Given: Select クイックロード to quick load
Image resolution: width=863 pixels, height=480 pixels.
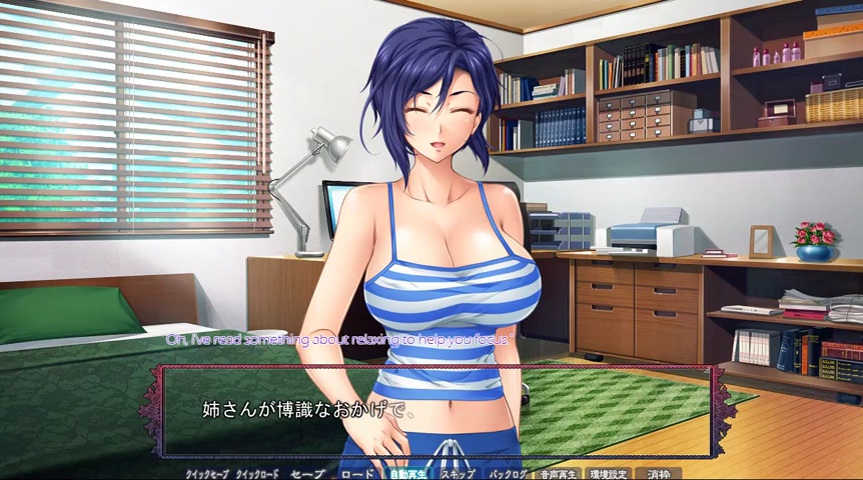Looking at the screenshot, I should [257, 473].
